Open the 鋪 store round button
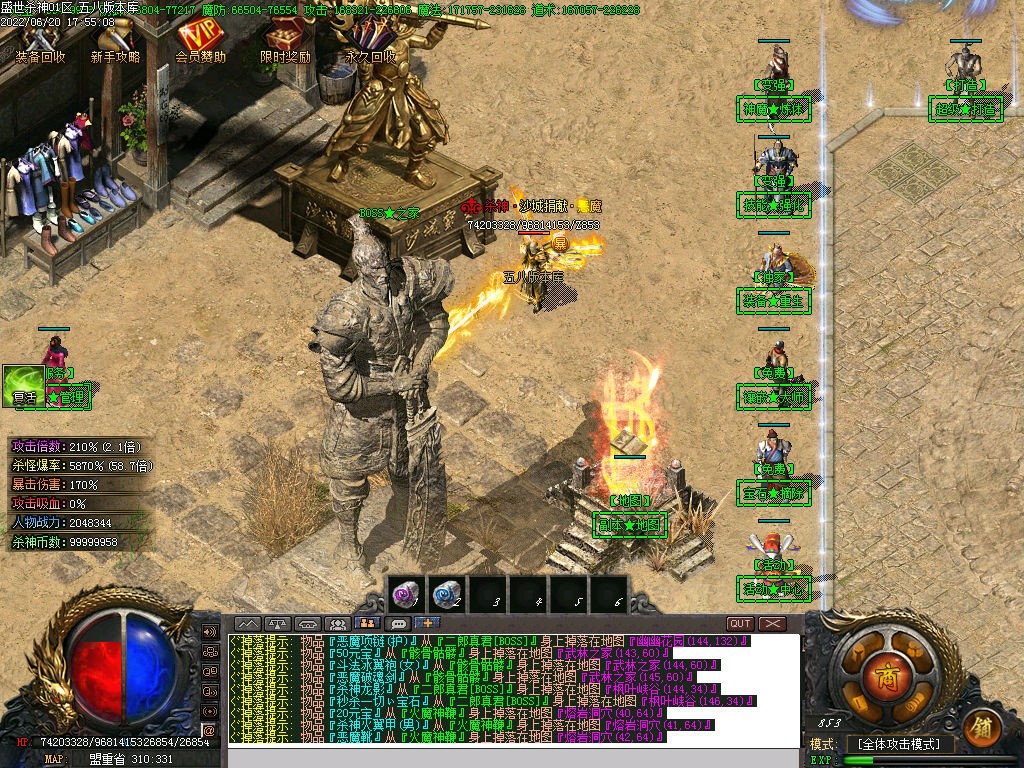Viewport: 1024px width, 768px height. pos(984,724)
